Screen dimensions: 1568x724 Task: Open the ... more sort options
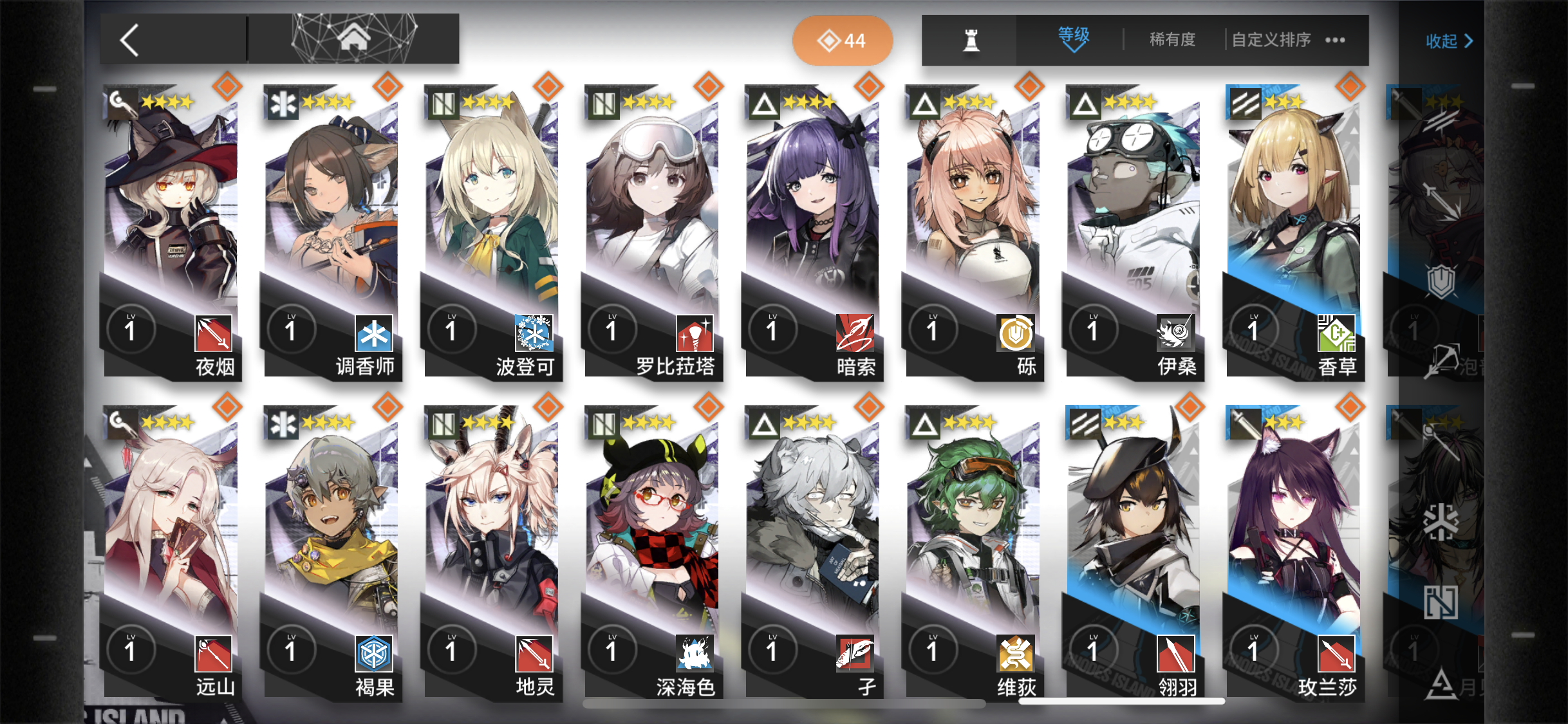pos(1335,41)
